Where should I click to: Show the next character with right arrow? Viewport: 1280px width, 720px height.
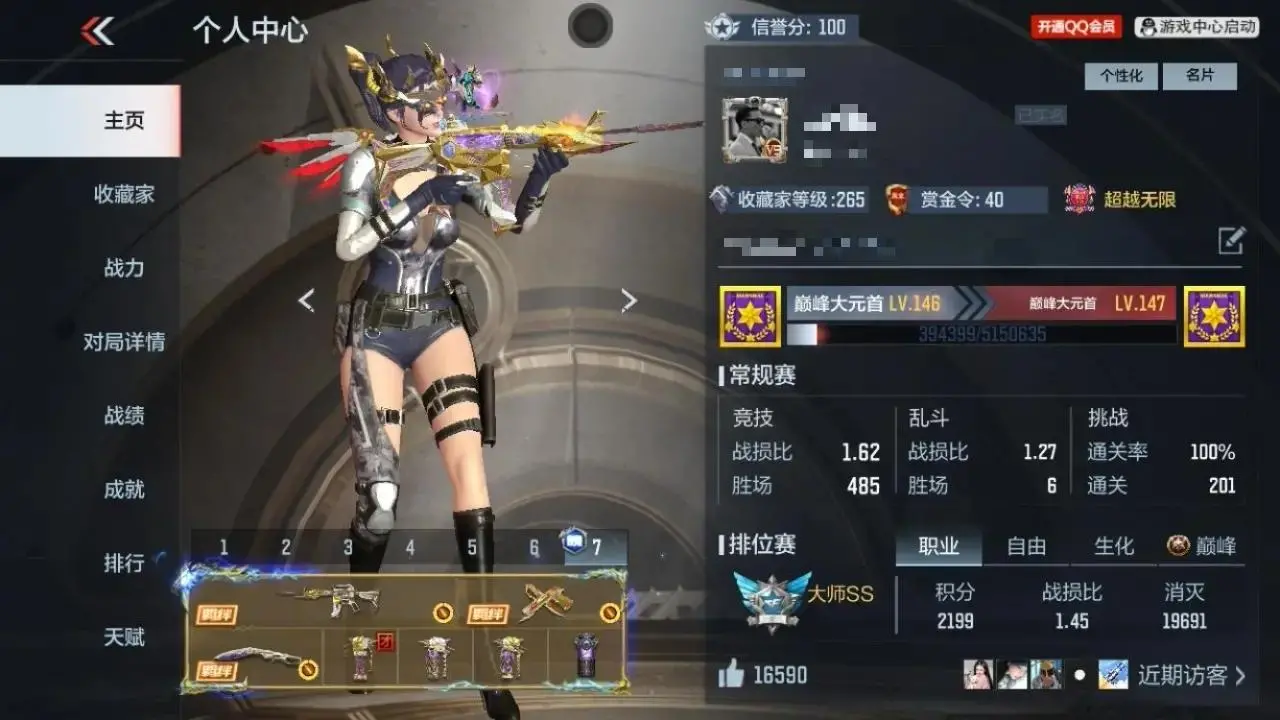click(628, 300)
